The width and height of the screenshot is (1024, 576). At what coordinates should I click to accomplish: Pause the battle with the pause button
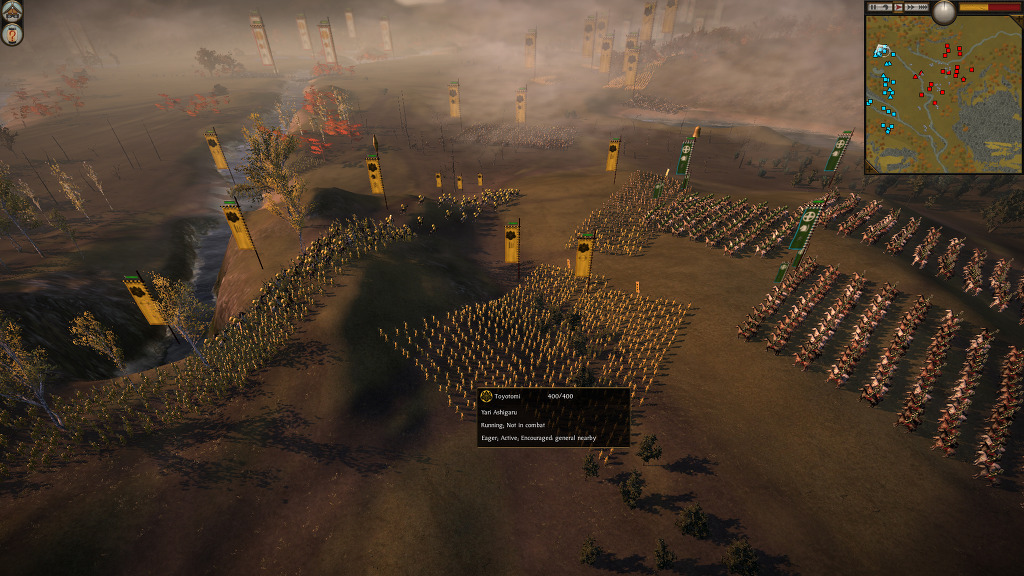coord(873,7)
